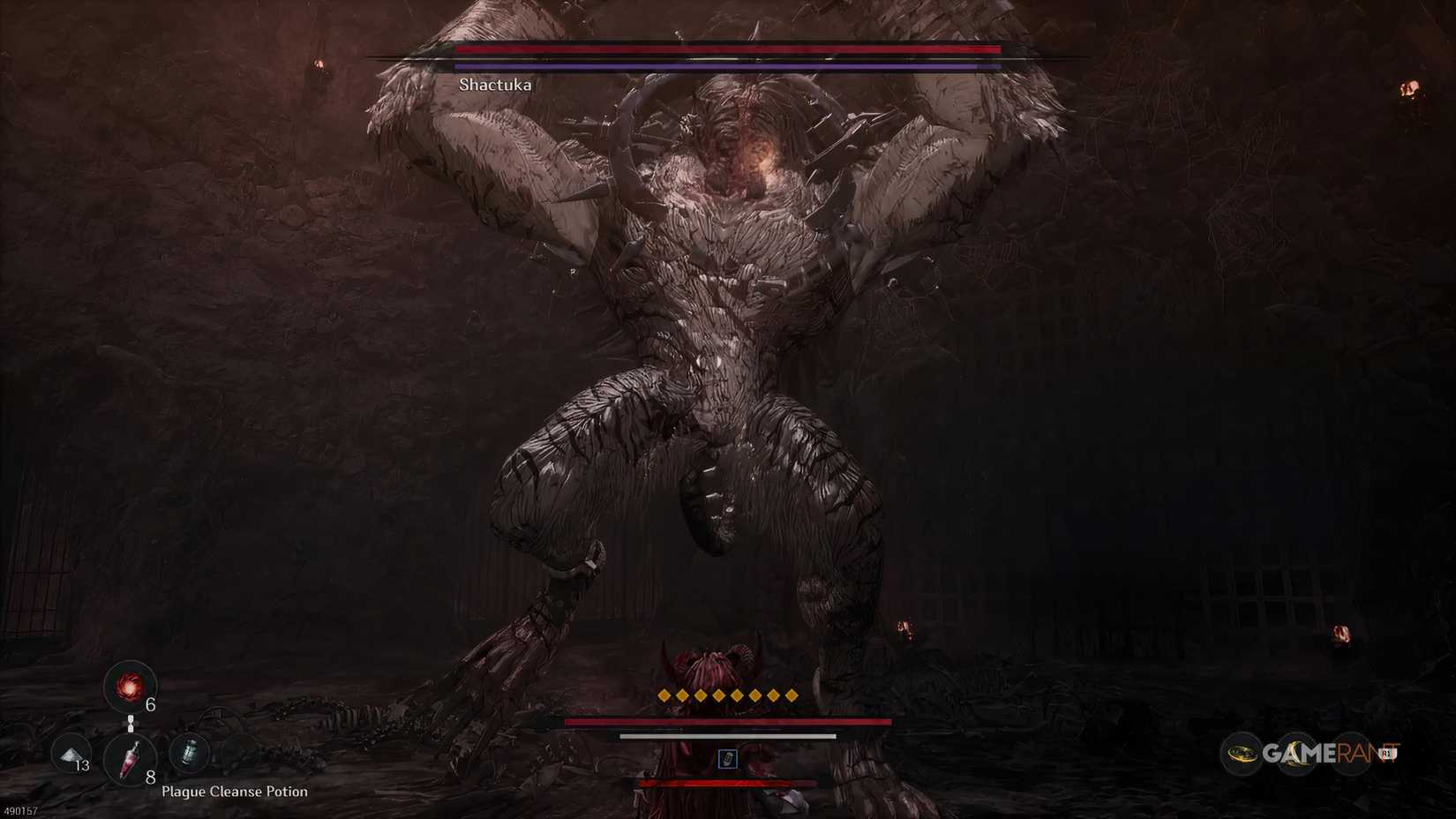Click the Plague Cleanse Potion flask icon
This screenshot has width=1456, height=819.
130,760
